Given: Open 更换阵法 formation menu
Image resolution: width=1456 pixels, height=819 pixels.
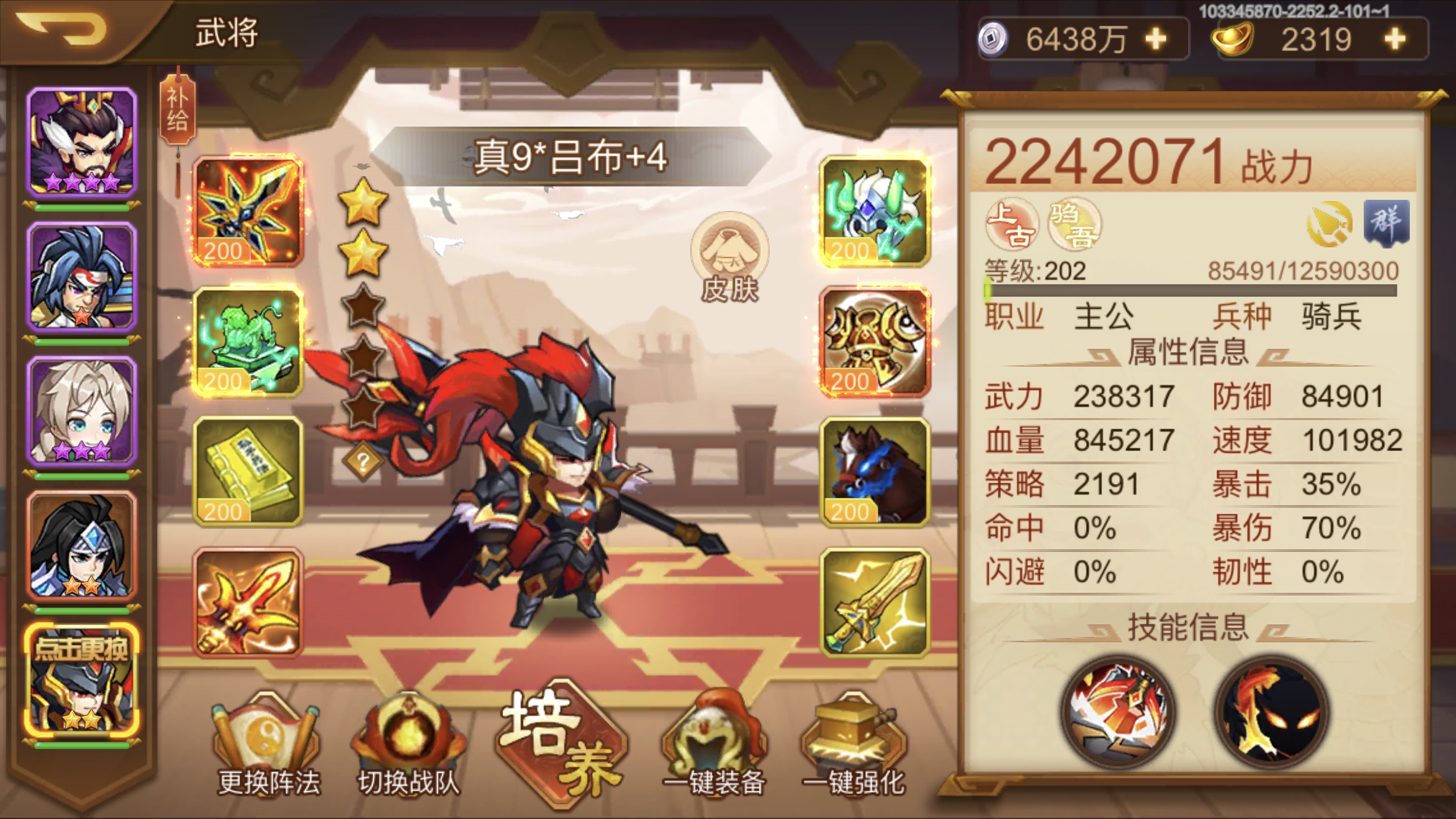Looking at the screenshot, I should pos(267,742).
